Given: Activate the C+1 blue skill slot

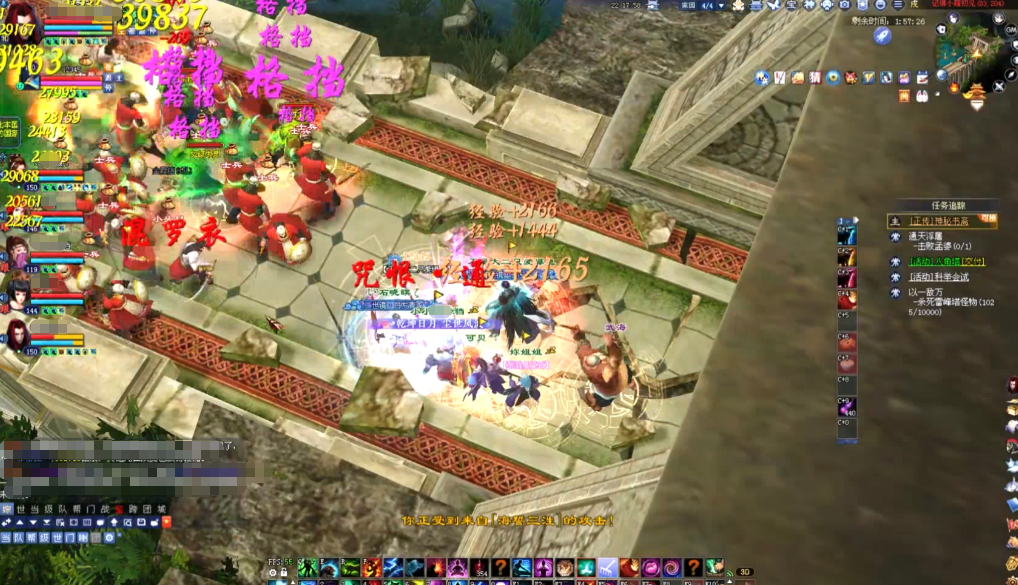Looking at the screenshot, I should click(x=847, y=235).
